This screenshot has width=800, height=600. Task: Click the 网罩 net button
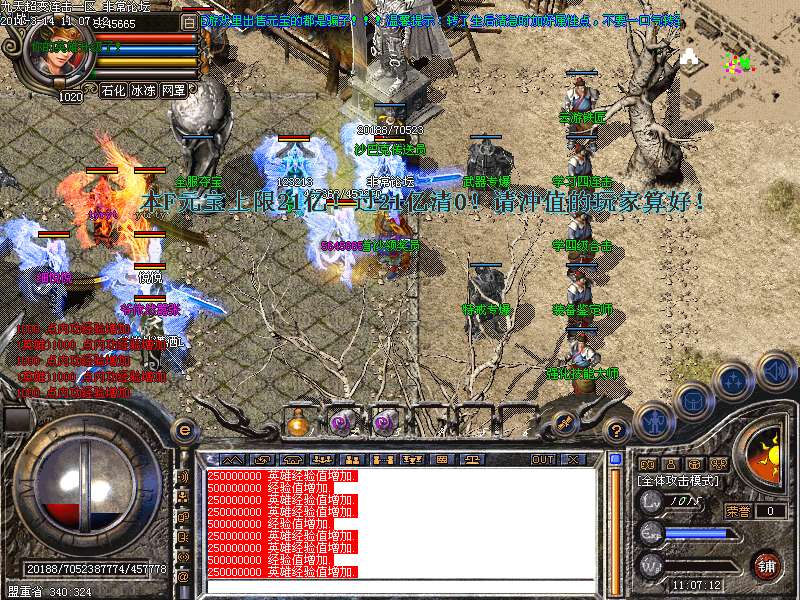tap(173, 89)
